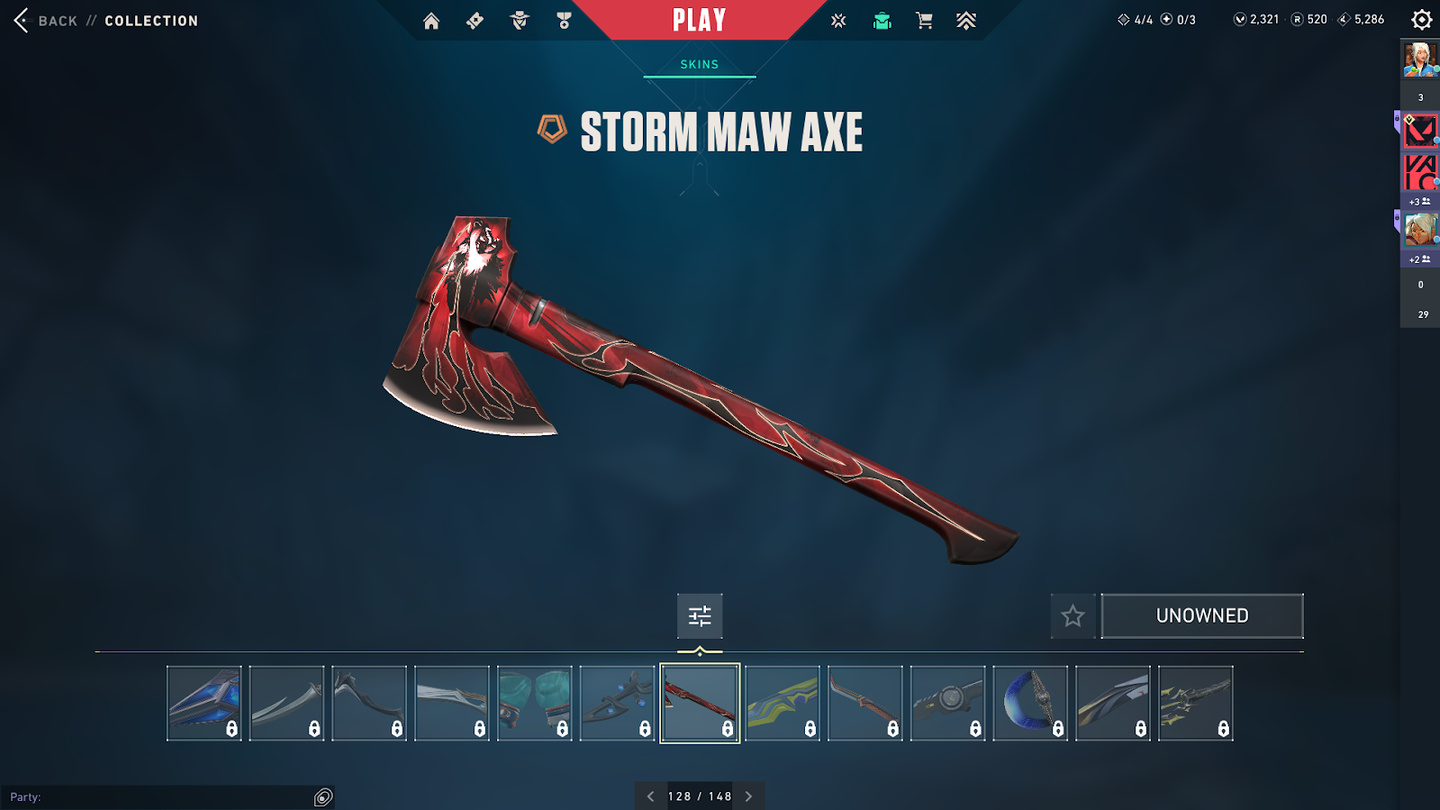
Task: Go to the next skin page
Action: [749, 796]
